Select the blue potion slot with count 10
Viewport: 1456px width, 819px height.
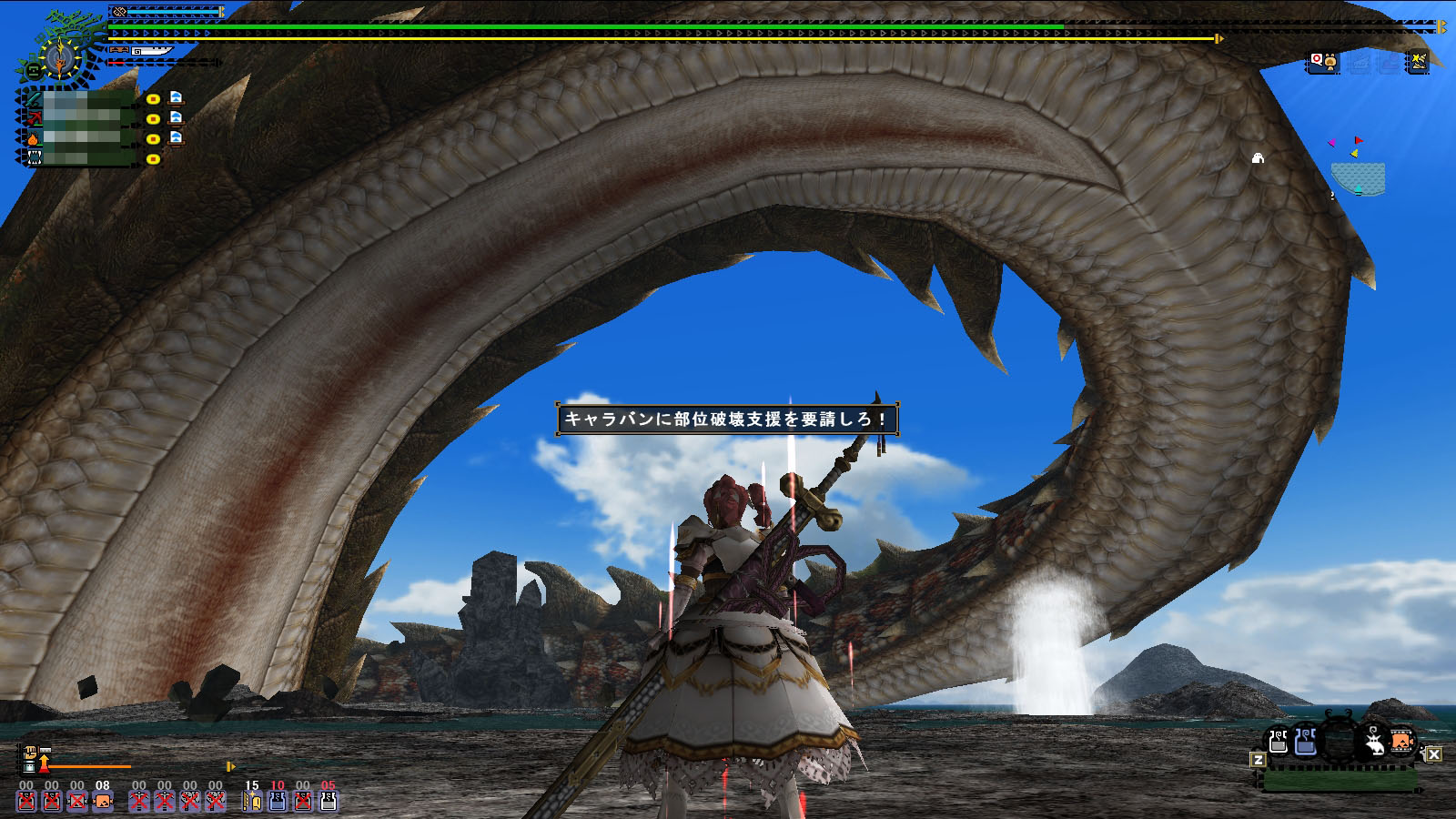tap(278, 801)
